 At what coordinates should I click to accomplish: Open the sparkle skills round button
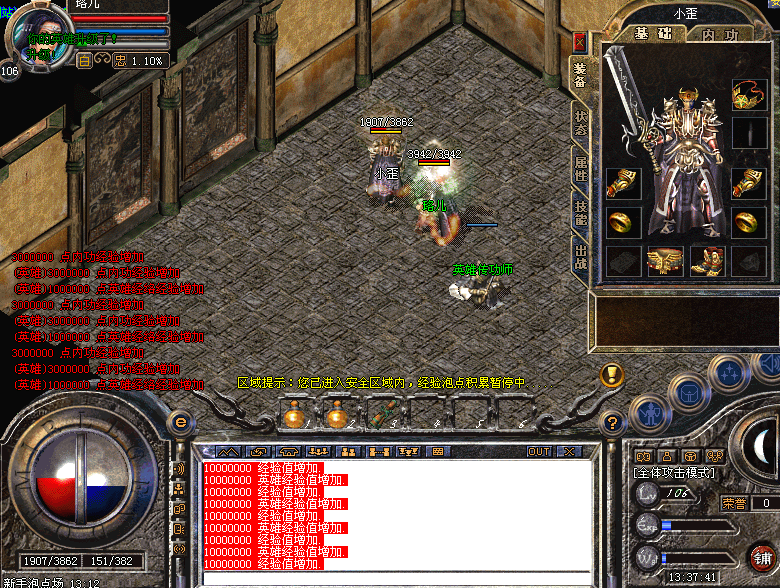727,375
